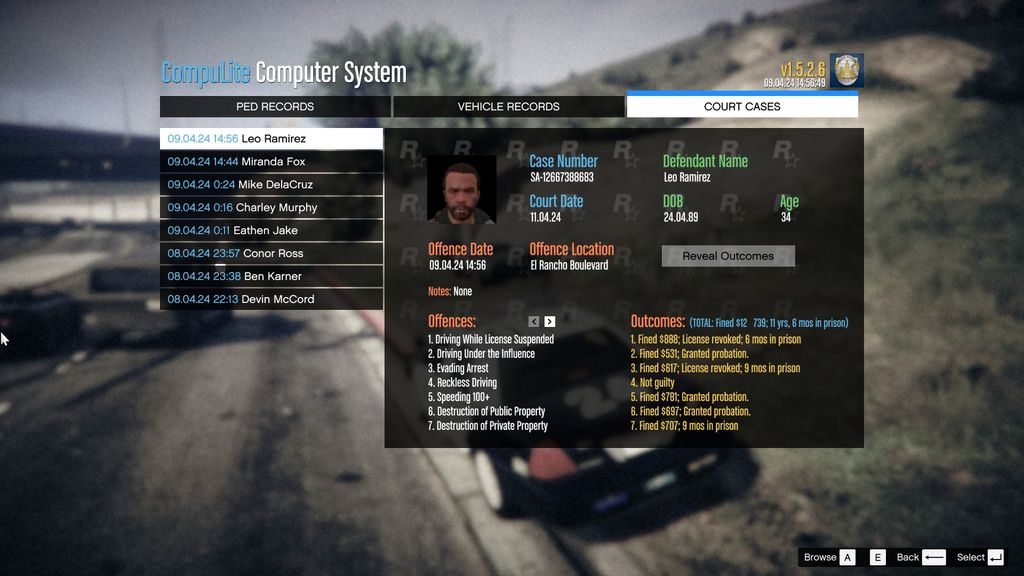Select Leo Ramirez court case entry
This screenshot has height=576, width=1024.
point(271,139)
